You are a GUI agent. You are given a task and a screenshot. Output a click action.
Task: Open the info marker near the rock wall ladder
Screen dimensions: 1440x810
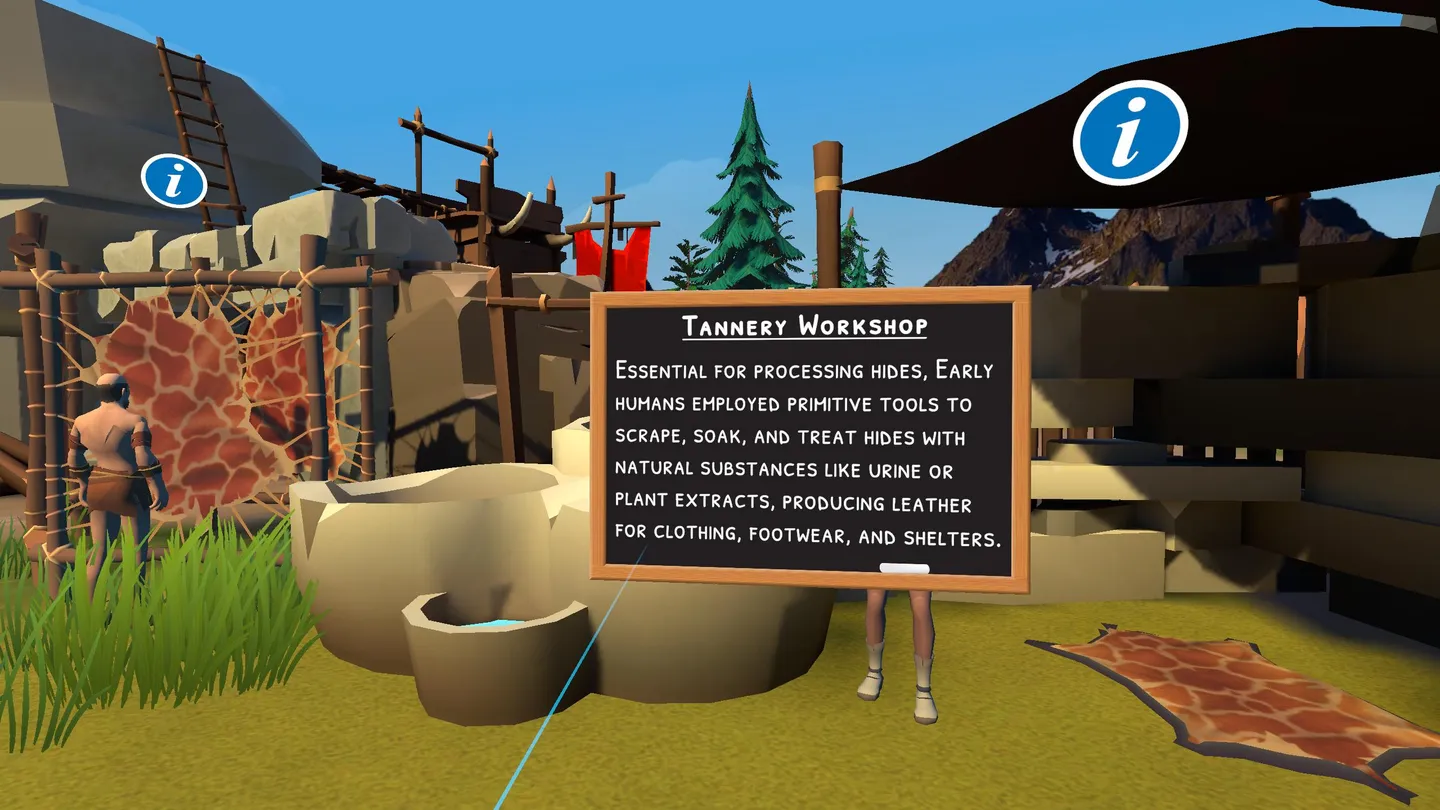[173, 183]
